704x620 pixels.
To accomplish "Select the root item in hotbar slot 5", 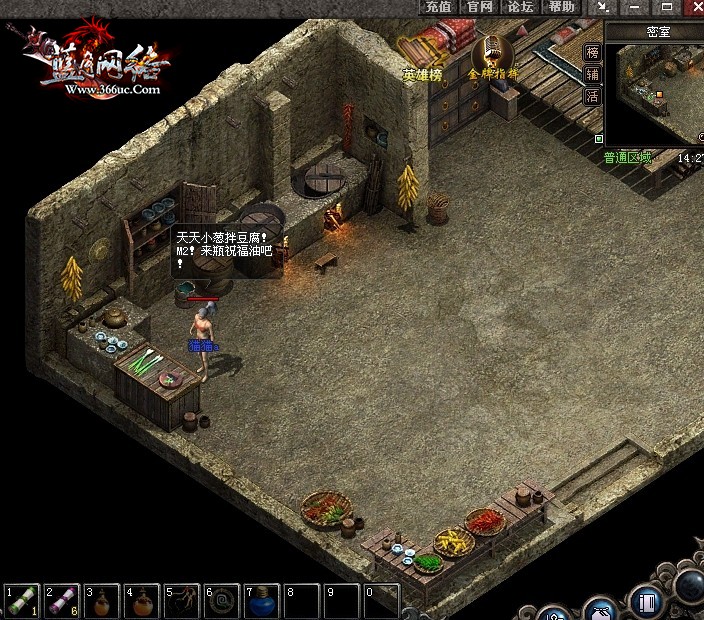I will point(181,601).
